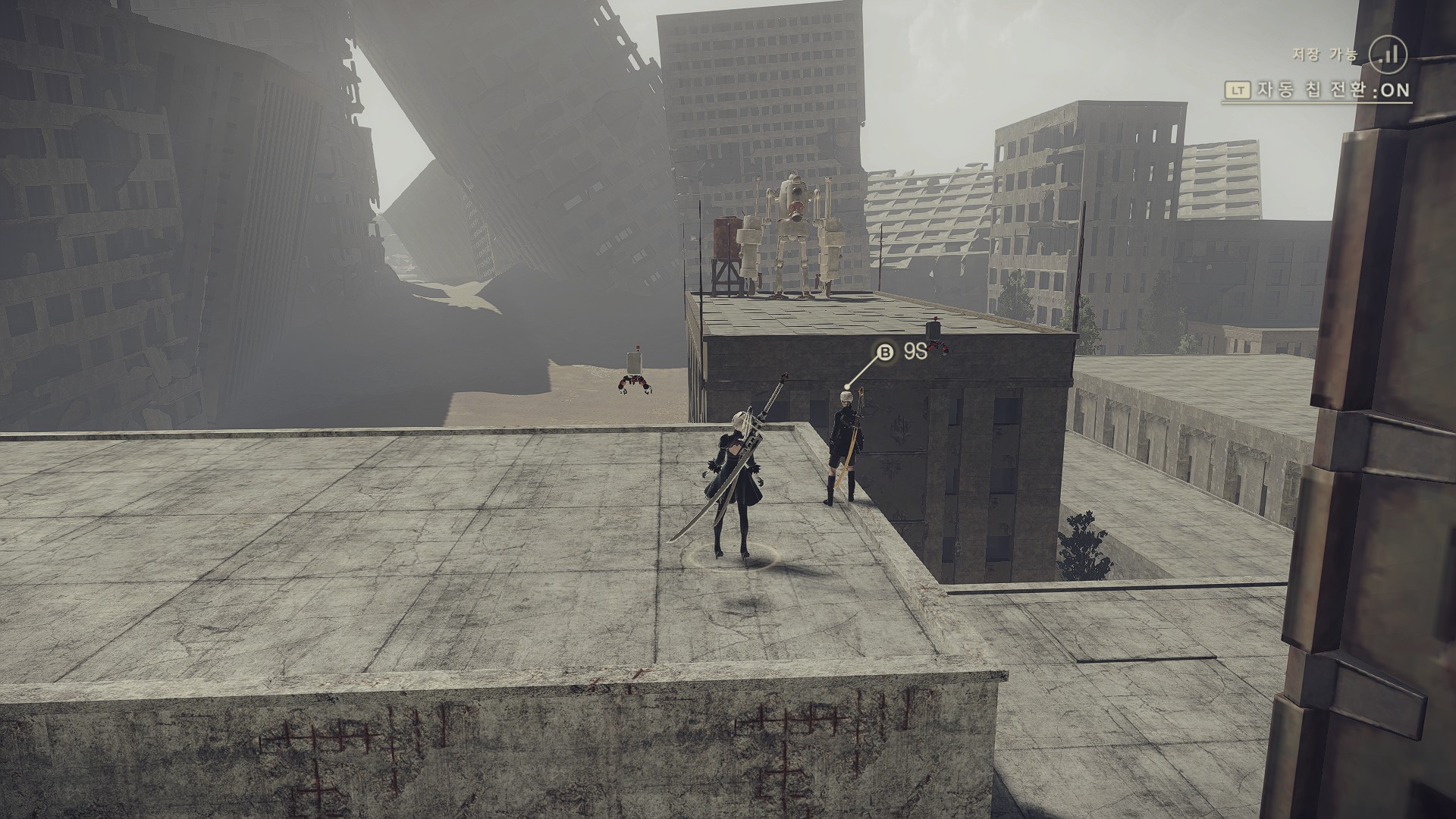Click the save-available signal icon
1456x819 pixels.
(x=1388, y=55)
